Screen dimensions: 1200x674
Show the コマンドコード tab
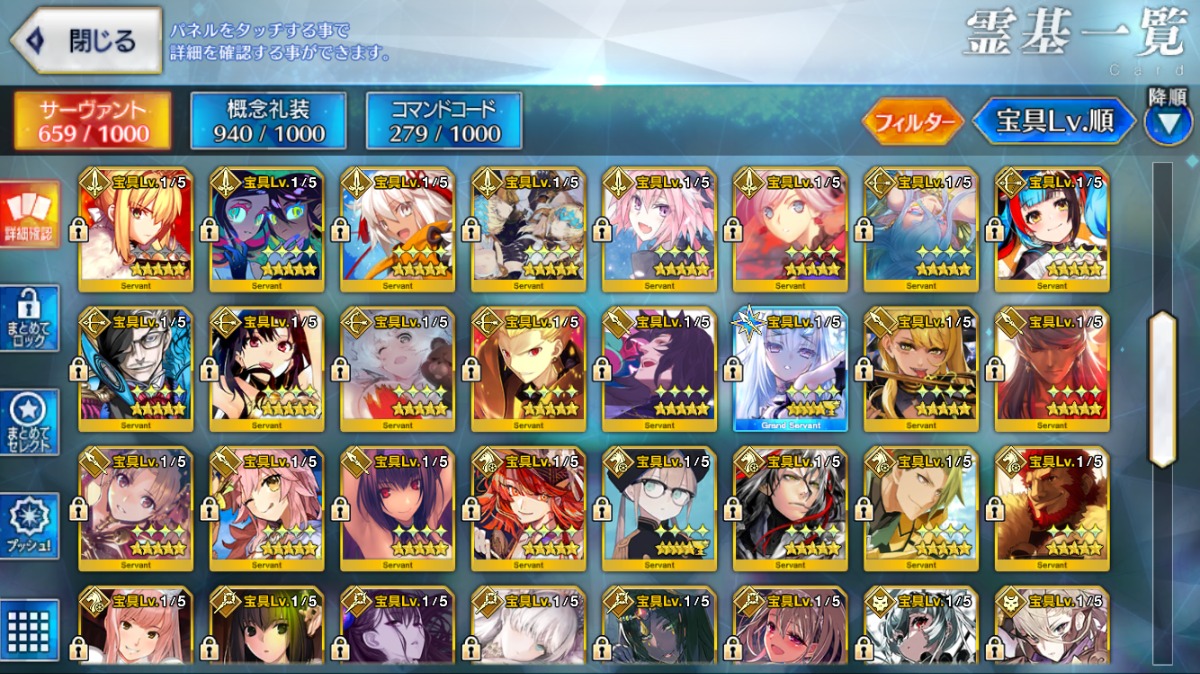pos(444,121)
